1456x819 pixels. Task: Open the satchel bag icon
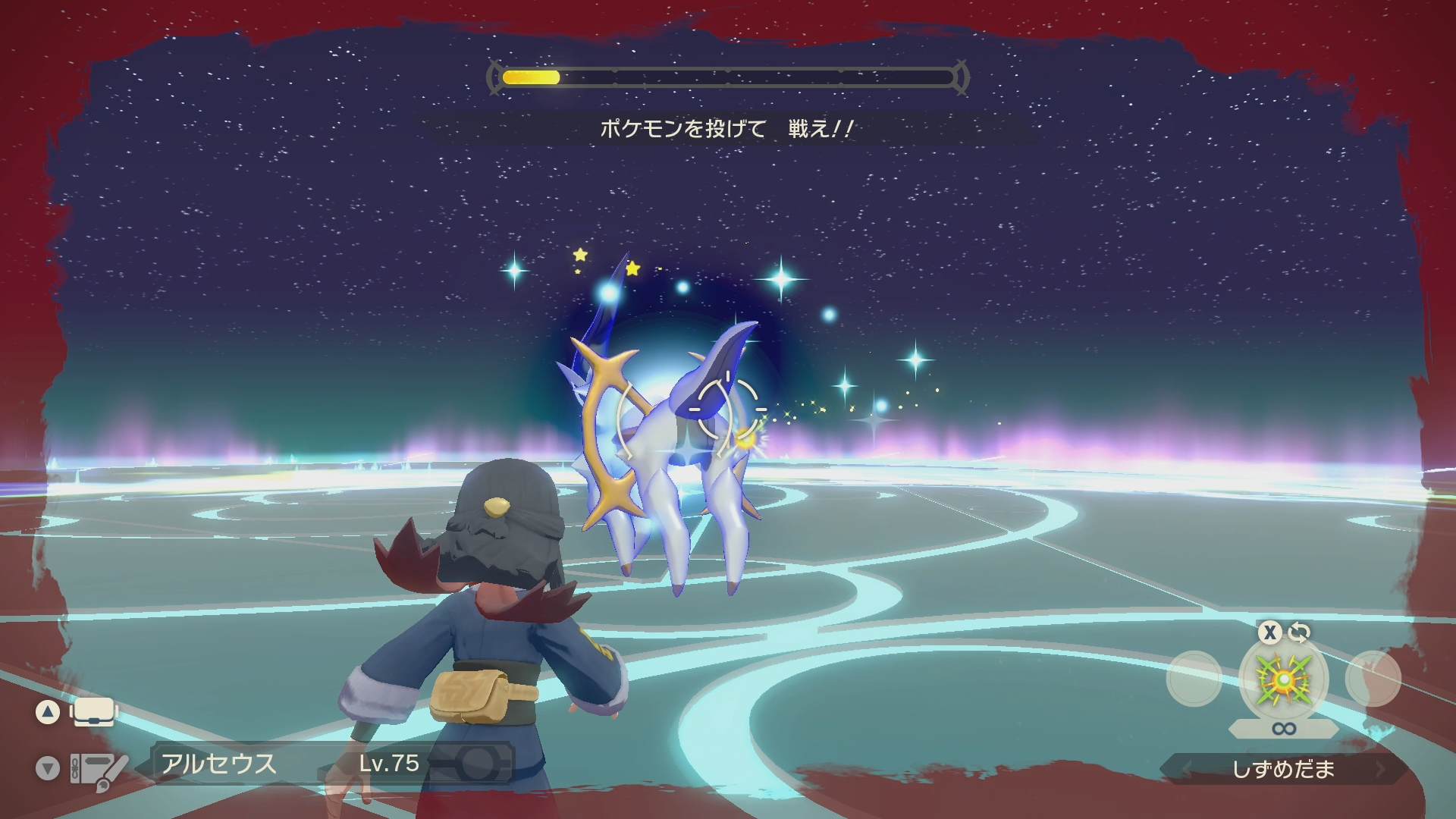[94, 713]
